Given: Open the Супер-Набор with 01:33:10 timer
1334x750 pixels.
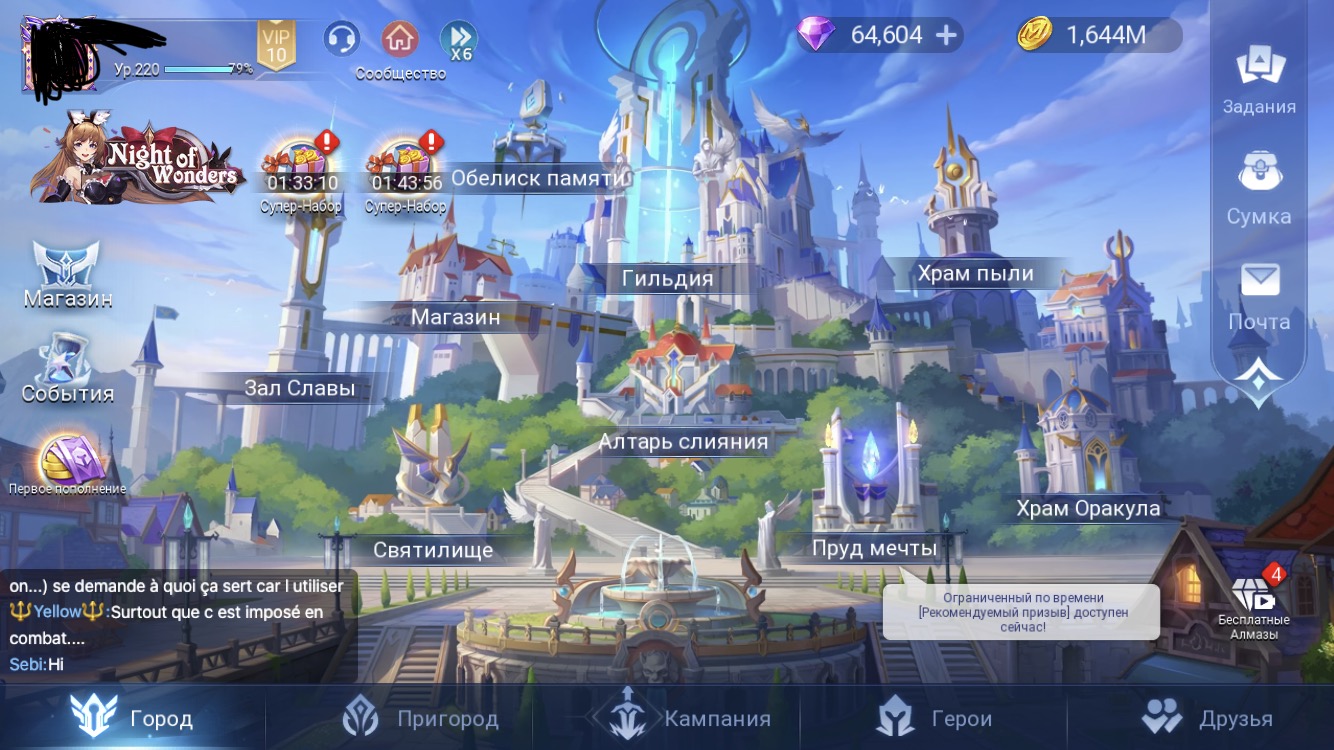Looking at the screenshot, I should click(300, 172).
